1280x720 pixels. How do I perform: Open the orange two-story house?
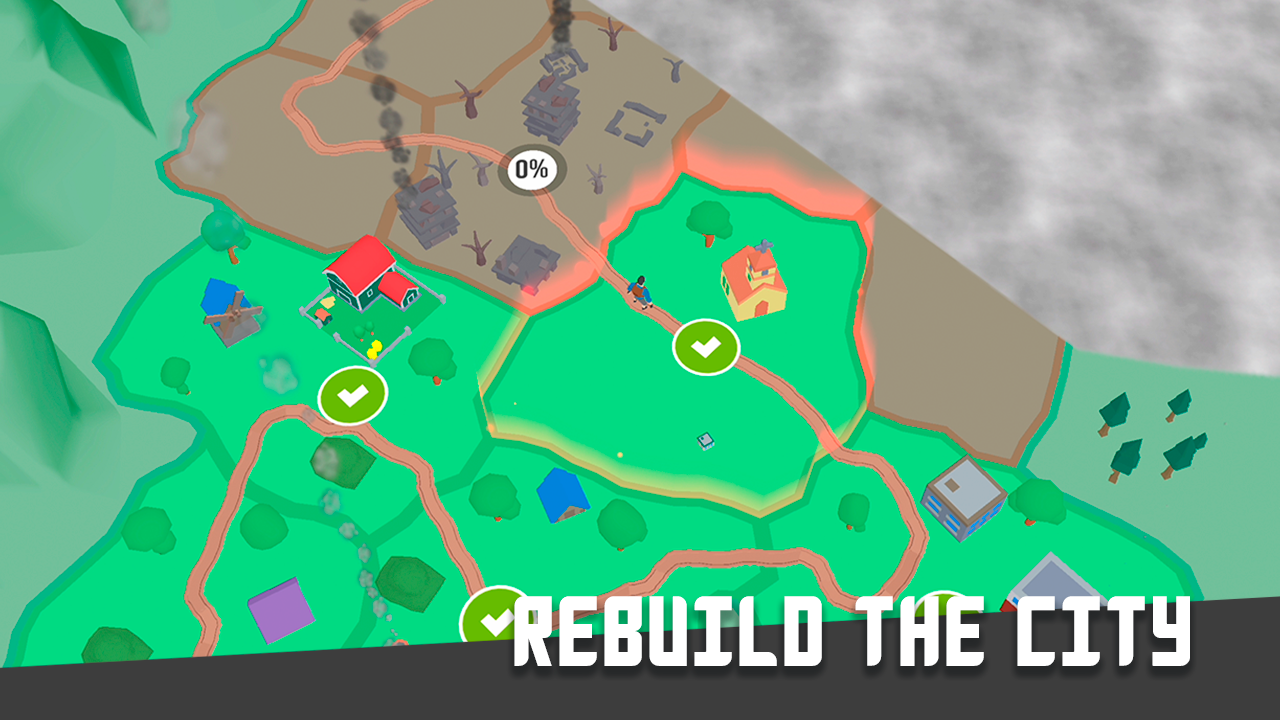coord(755,285)
